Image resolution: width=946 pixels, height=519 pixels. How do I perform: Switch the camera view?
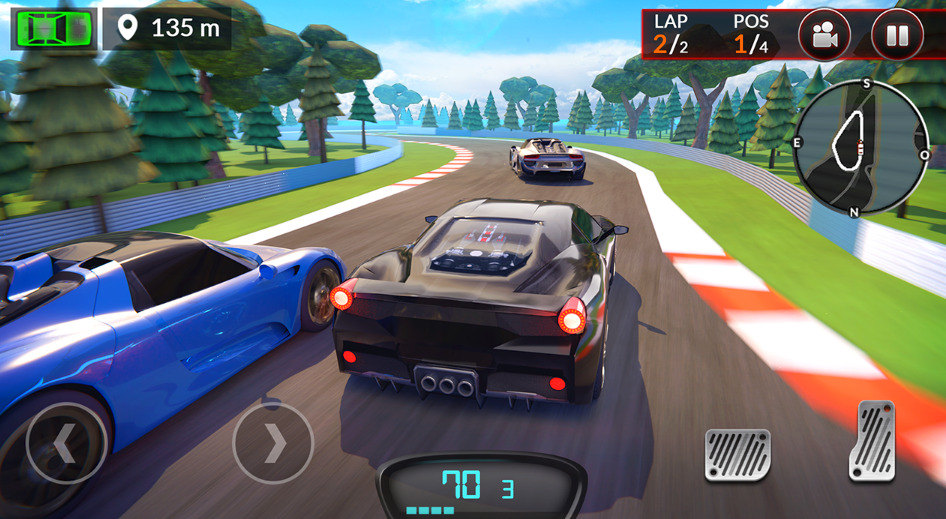[824, 36]
